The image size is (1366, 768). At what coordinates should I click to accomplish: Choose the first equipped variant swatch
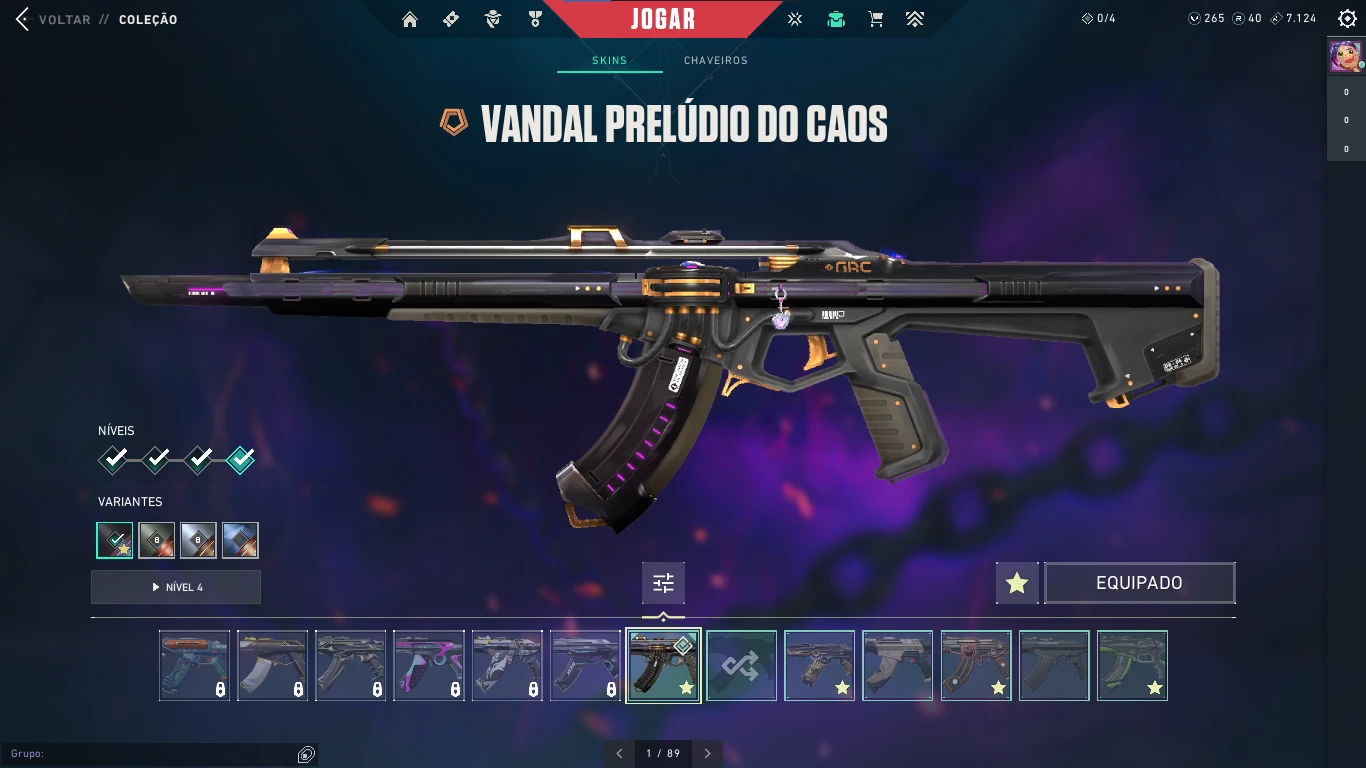pyautogui.click(x=115, y=540)
